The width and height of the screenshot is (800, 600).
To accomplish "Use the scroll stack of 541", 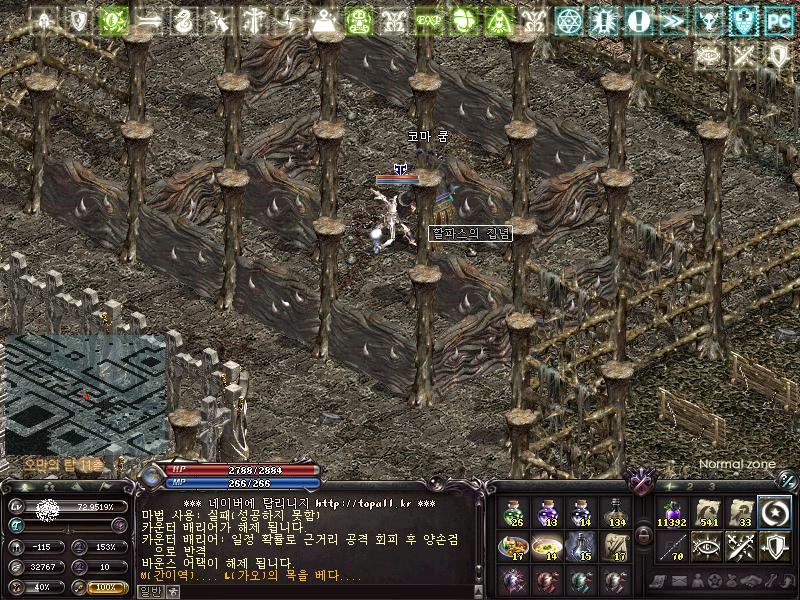I will coord(706,513).
